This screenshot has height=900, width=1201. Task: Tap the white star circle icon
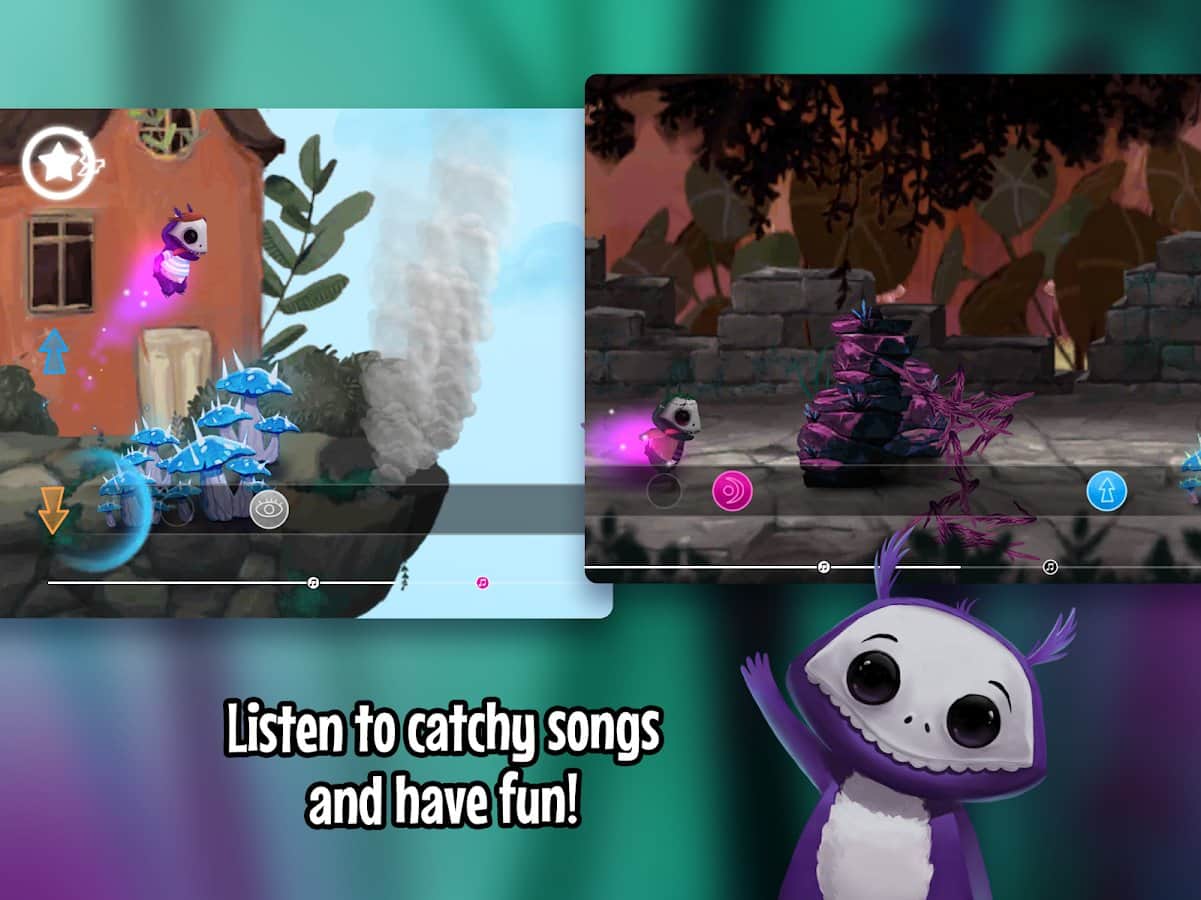coord(57,163)
